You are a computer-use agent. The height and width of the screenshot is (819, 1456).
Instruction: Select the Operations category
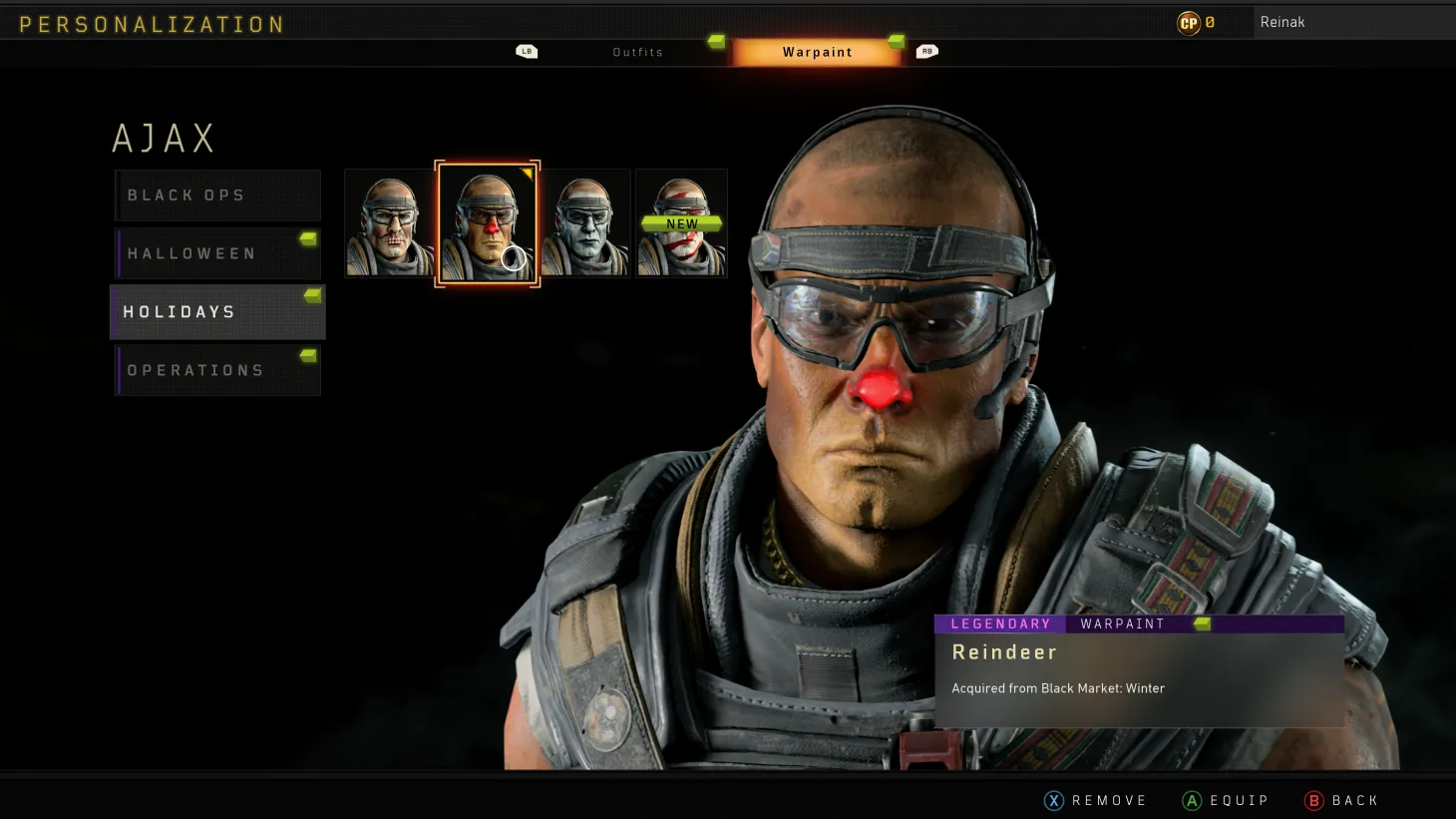click(x=217, y=369)
